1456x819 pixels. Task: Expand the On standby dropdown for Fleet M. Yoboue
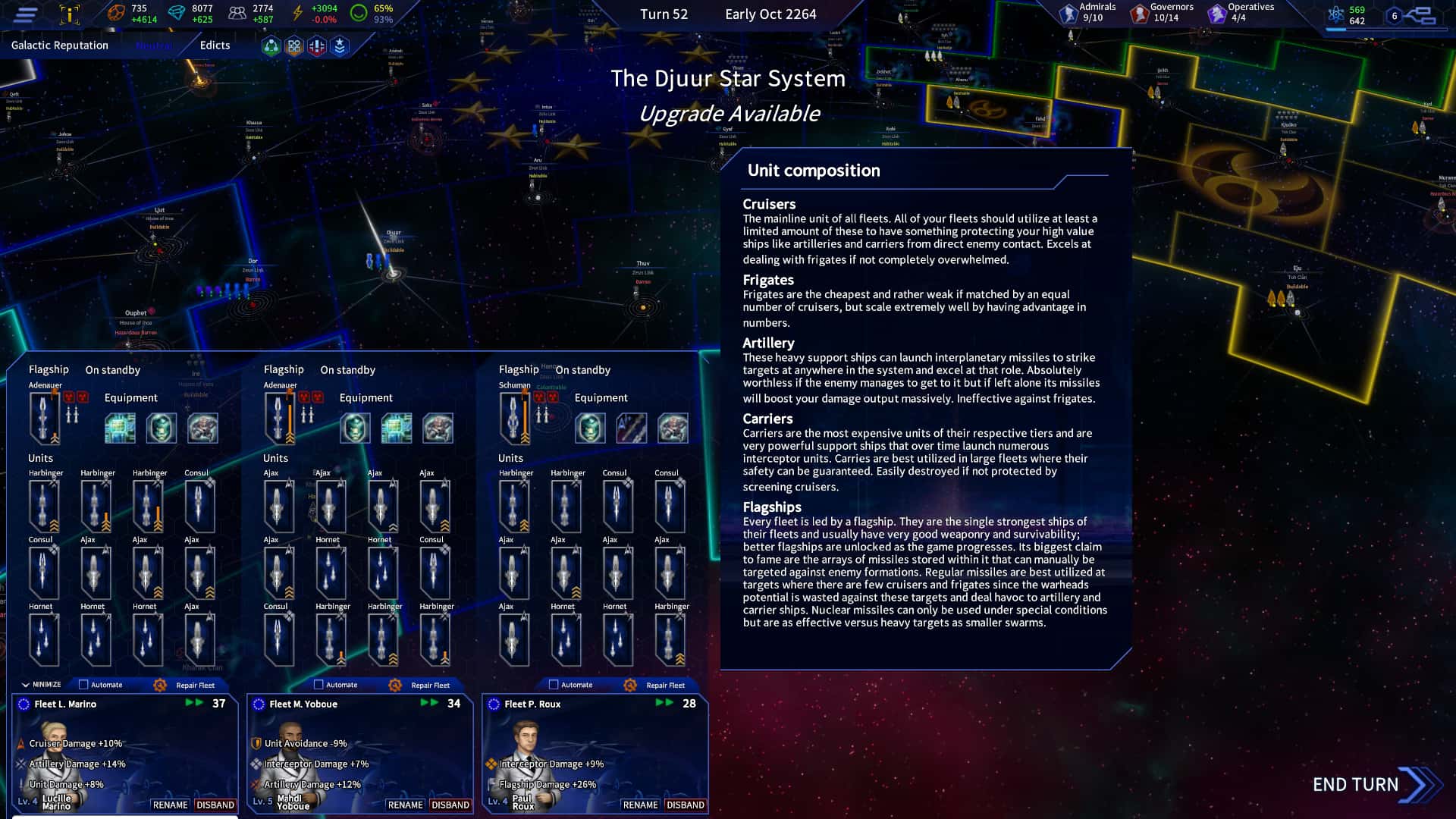point(347,369)
